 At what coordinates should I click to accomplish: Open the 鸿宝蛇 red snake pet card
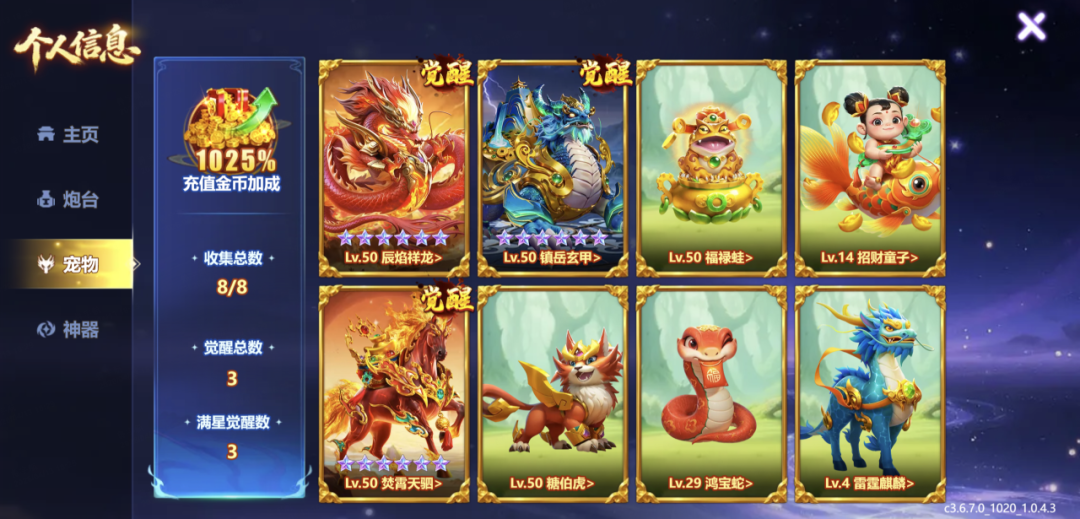[x=711, y=392]
